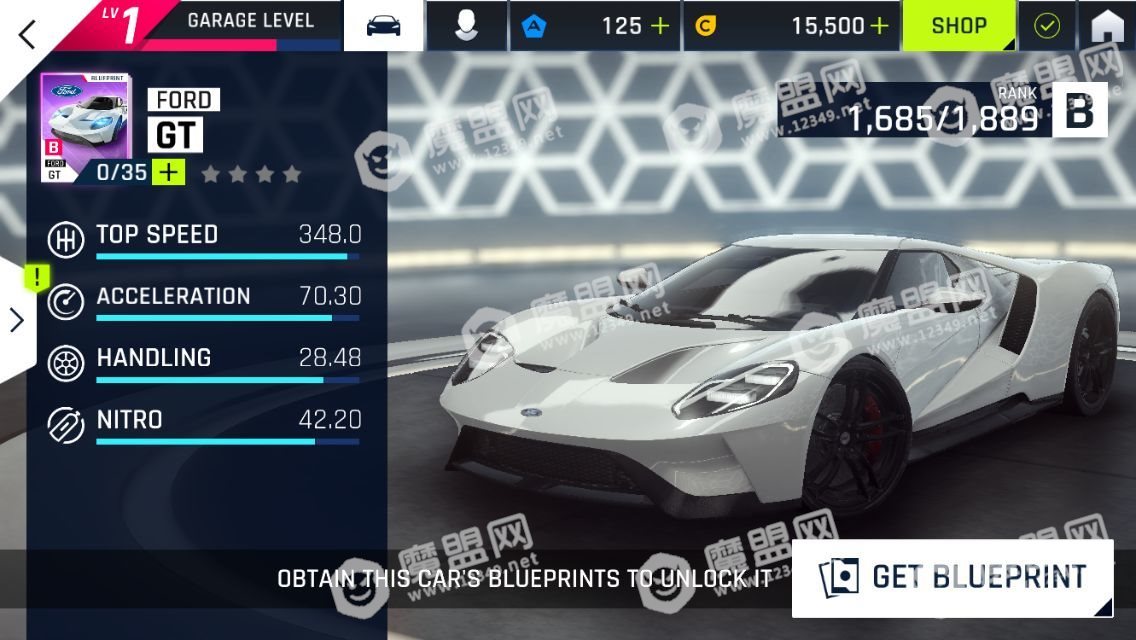Add more credits with plus button
The image size is (1136, 640).
879,26
